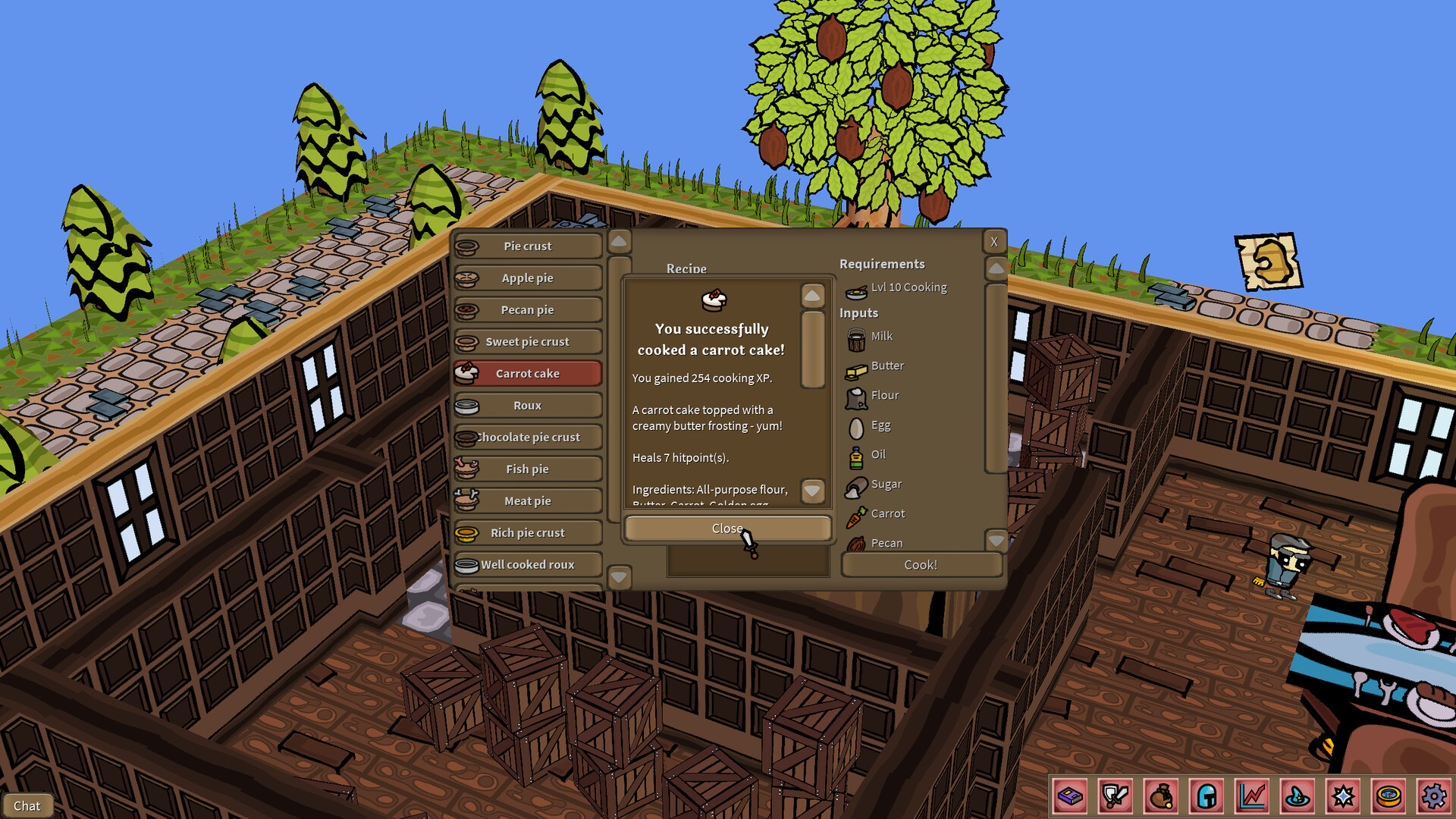Select the Chocolate pie crust recipe
Viewport: 1456px width, 819px height.
[527, 437]
